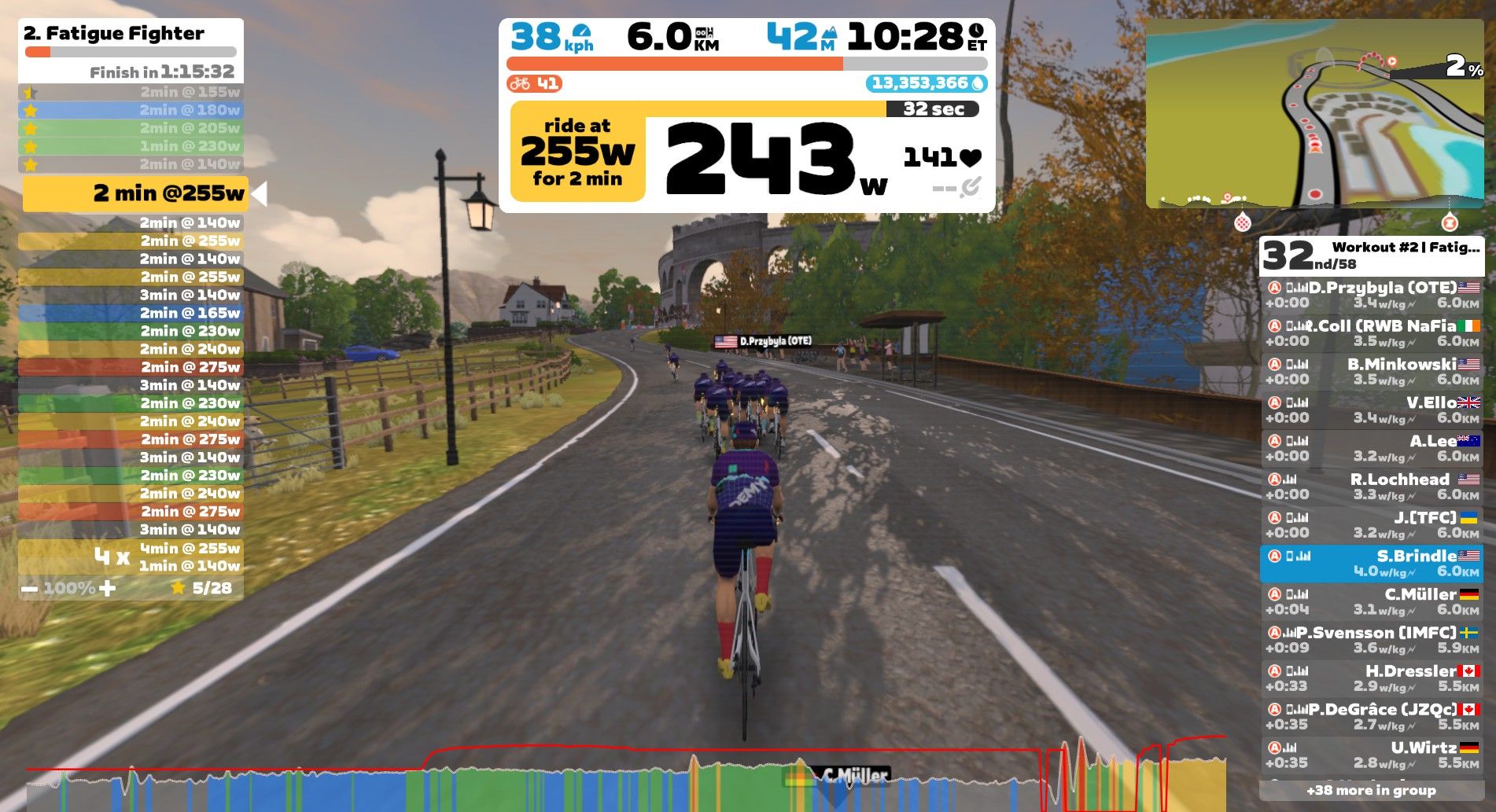1496x812 pixels.
Task: Collapse the 2. Fatigue Fighter workout panel
Action: click(114, 34)
